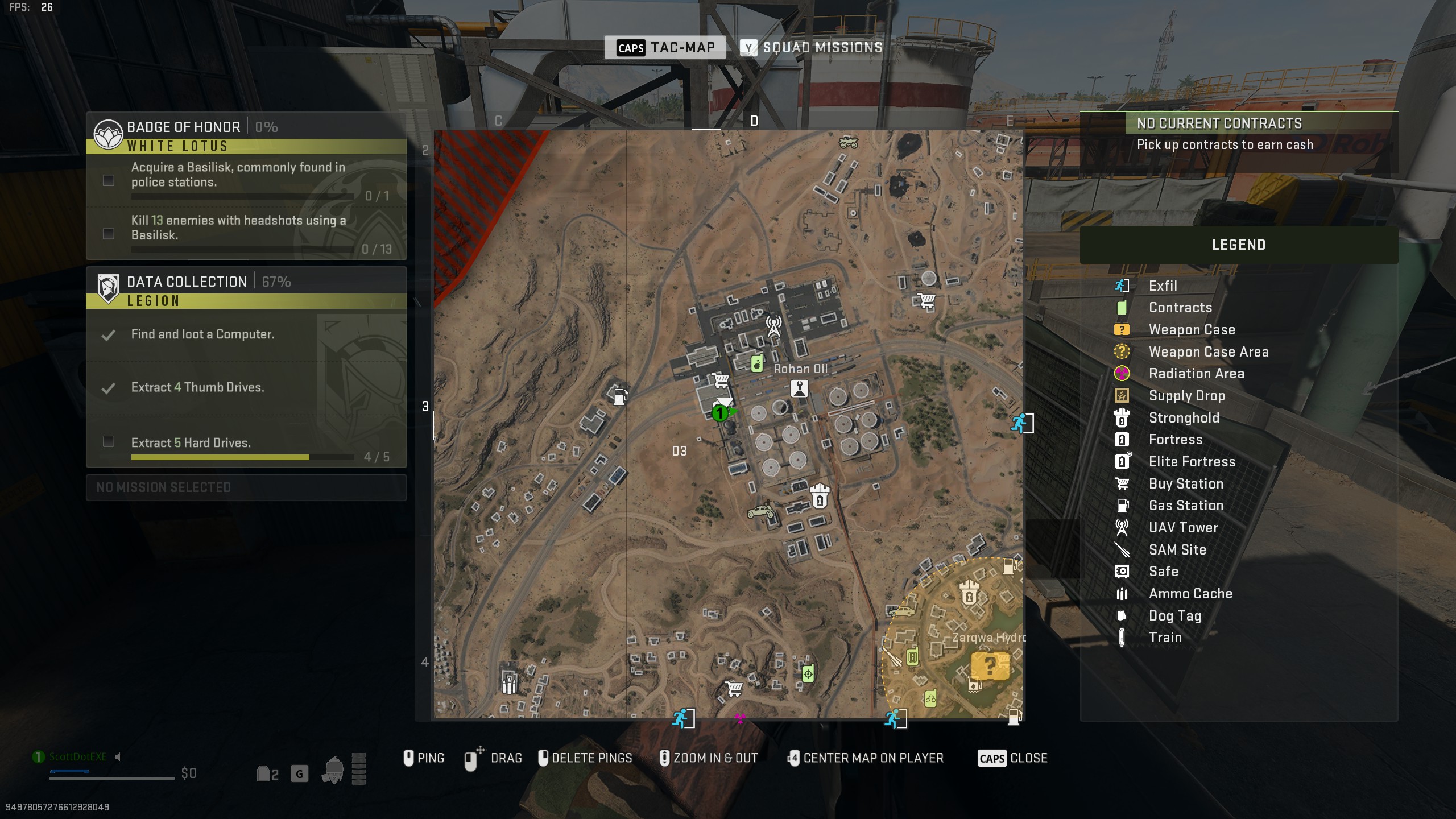Click the Rohan Oil UAV tower marker
The width and height of the screenshot is (1456, 819).
click(773, 326)
